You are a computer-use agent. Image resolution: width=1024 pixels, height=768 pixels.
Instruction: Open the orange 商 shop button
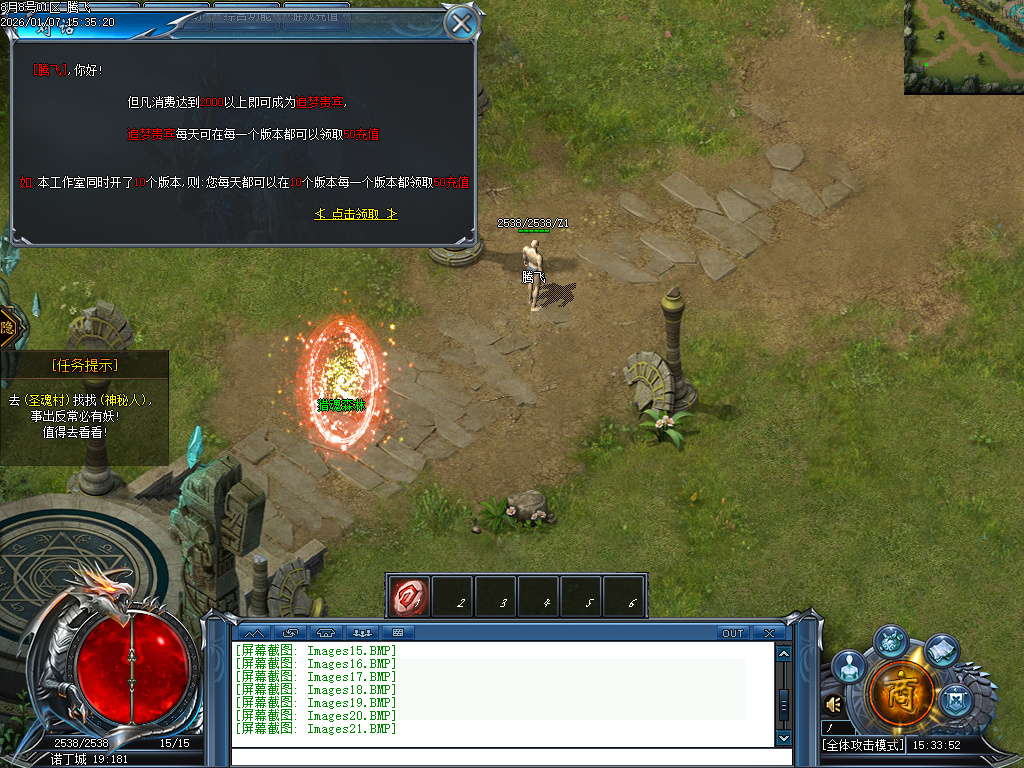(902, 692)
